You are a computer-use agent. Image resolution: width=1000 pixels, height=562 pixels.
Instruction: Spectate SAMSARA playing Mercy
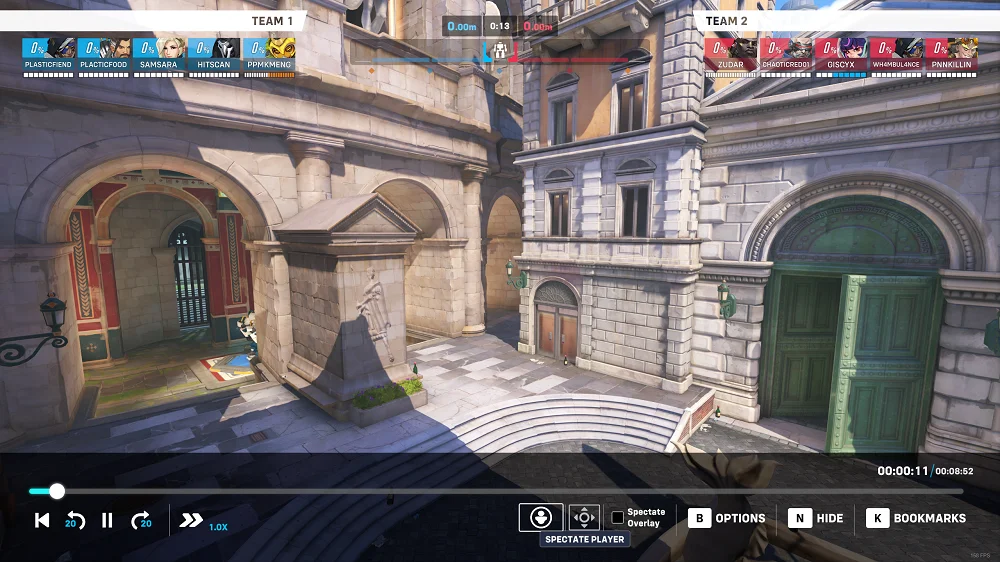click(x=158, y=51)
